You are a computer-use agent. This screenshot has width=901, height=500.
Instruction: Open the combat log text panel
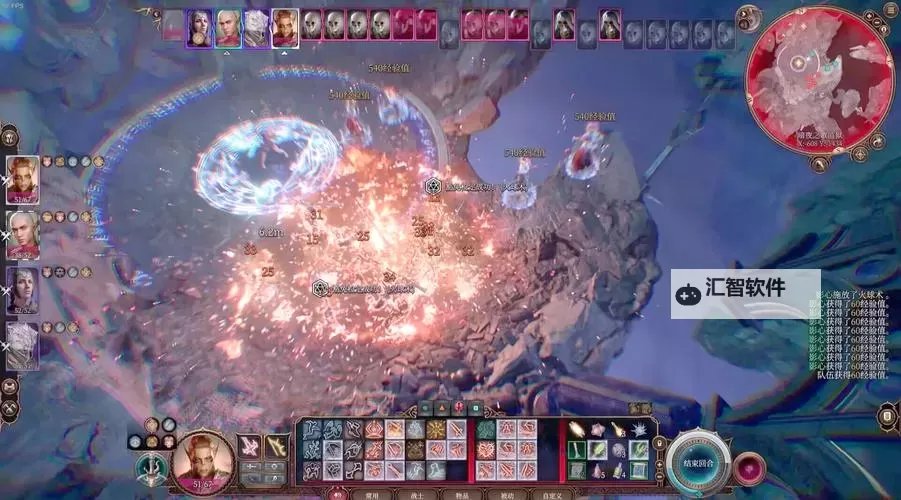(848, 335)
